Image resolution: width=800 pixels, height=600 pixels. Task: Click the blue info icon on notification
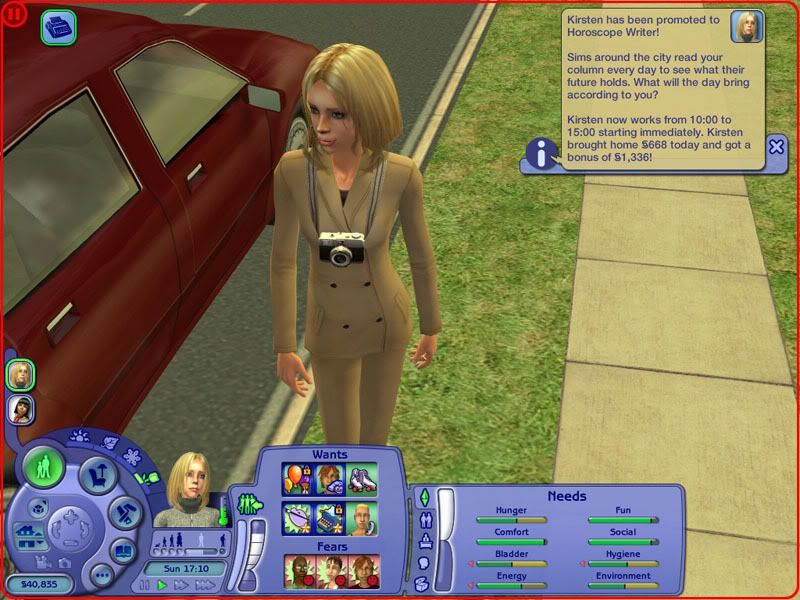click(542, 154)
